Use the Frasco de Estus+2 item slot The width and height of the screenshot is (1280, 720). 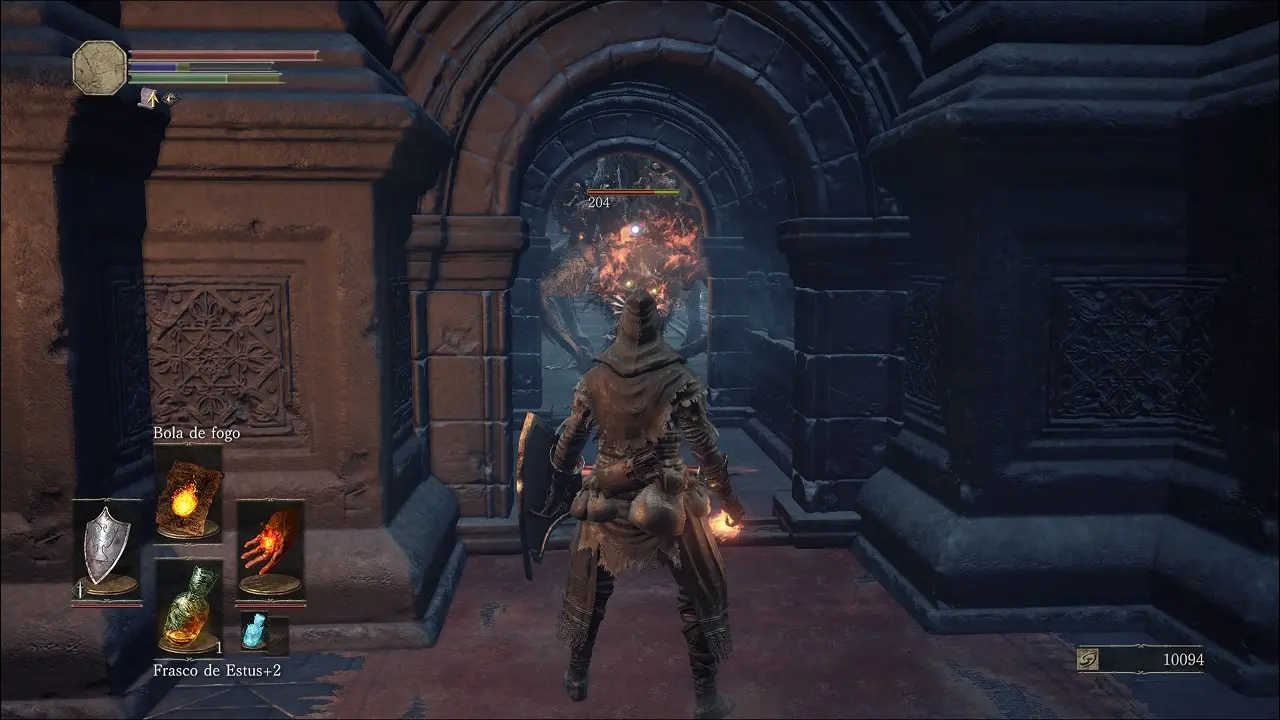point(188,607)
